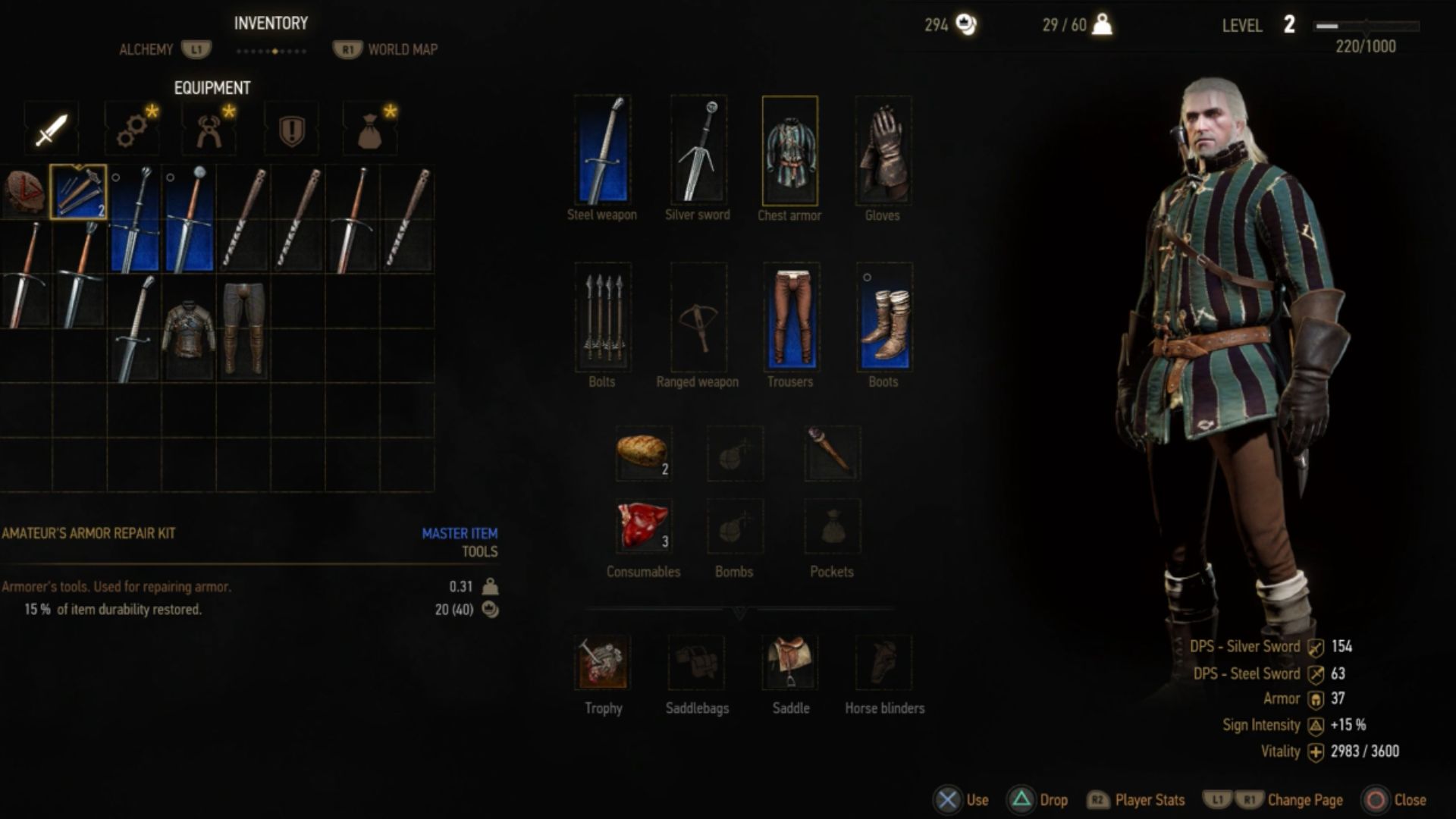The height and width of the screenshot is (819, 1456).
Task: Click the striped Chest armor slot
Action: point(789,150)
